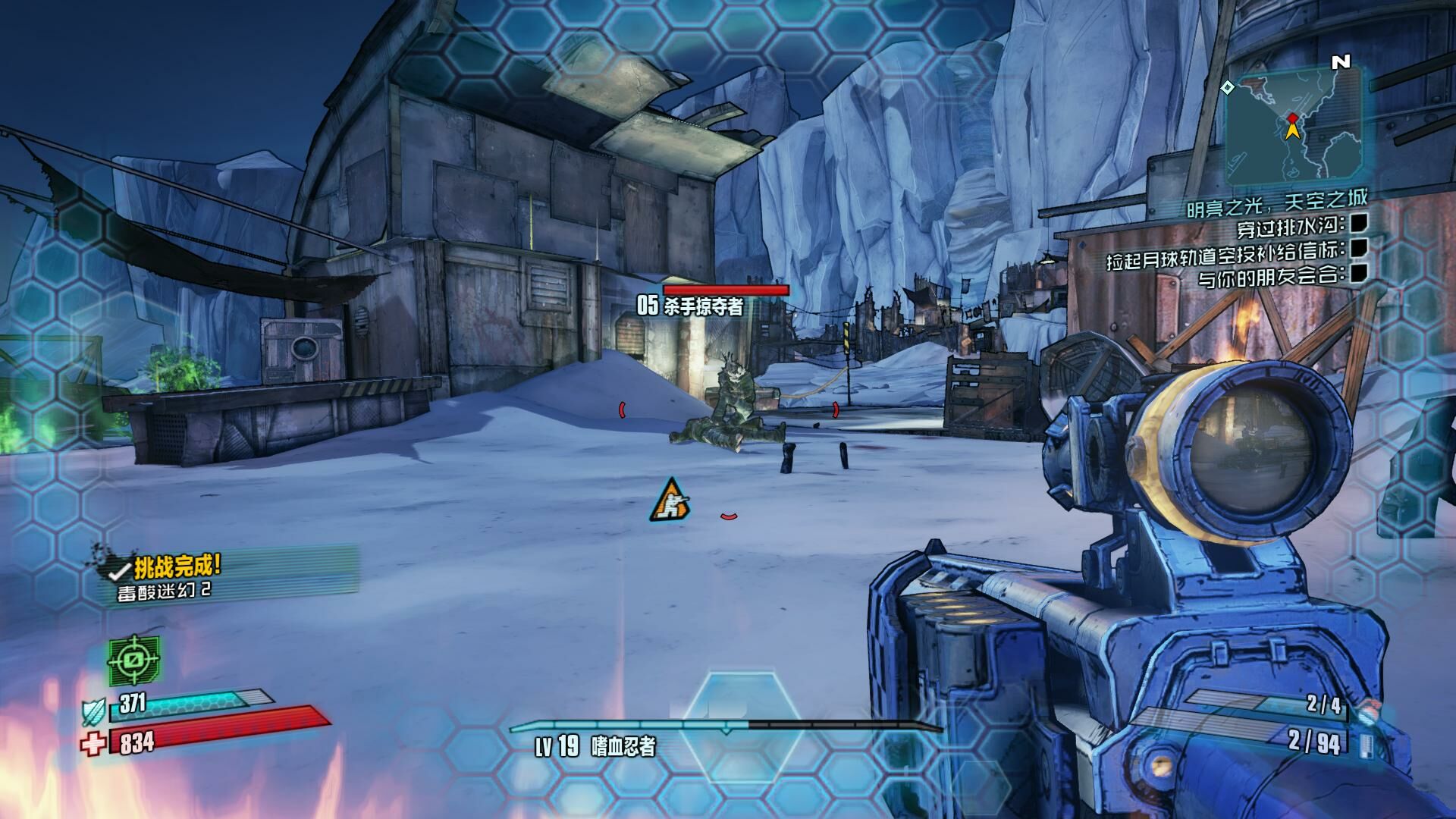Click the minimap in the corner
The image size is (1456, 819).
1295,126
